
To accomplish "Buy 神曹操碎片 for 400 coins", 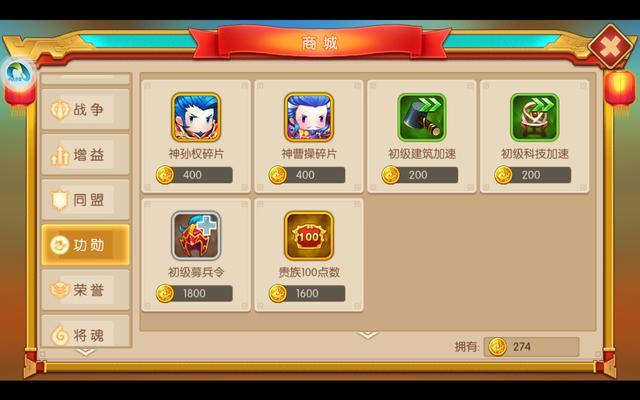I will pos(308,175).
